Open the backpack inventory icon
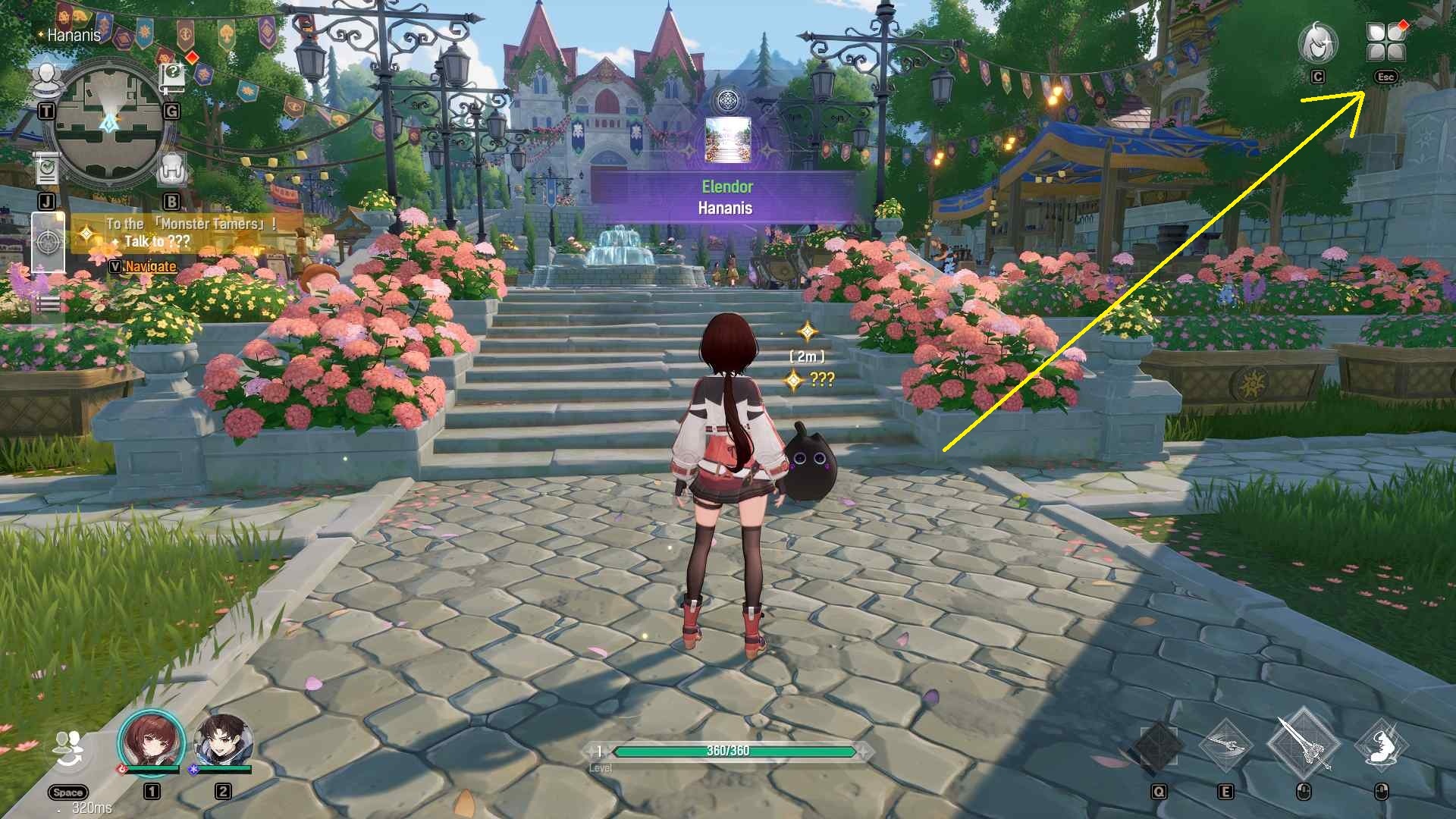 [172, 170]
